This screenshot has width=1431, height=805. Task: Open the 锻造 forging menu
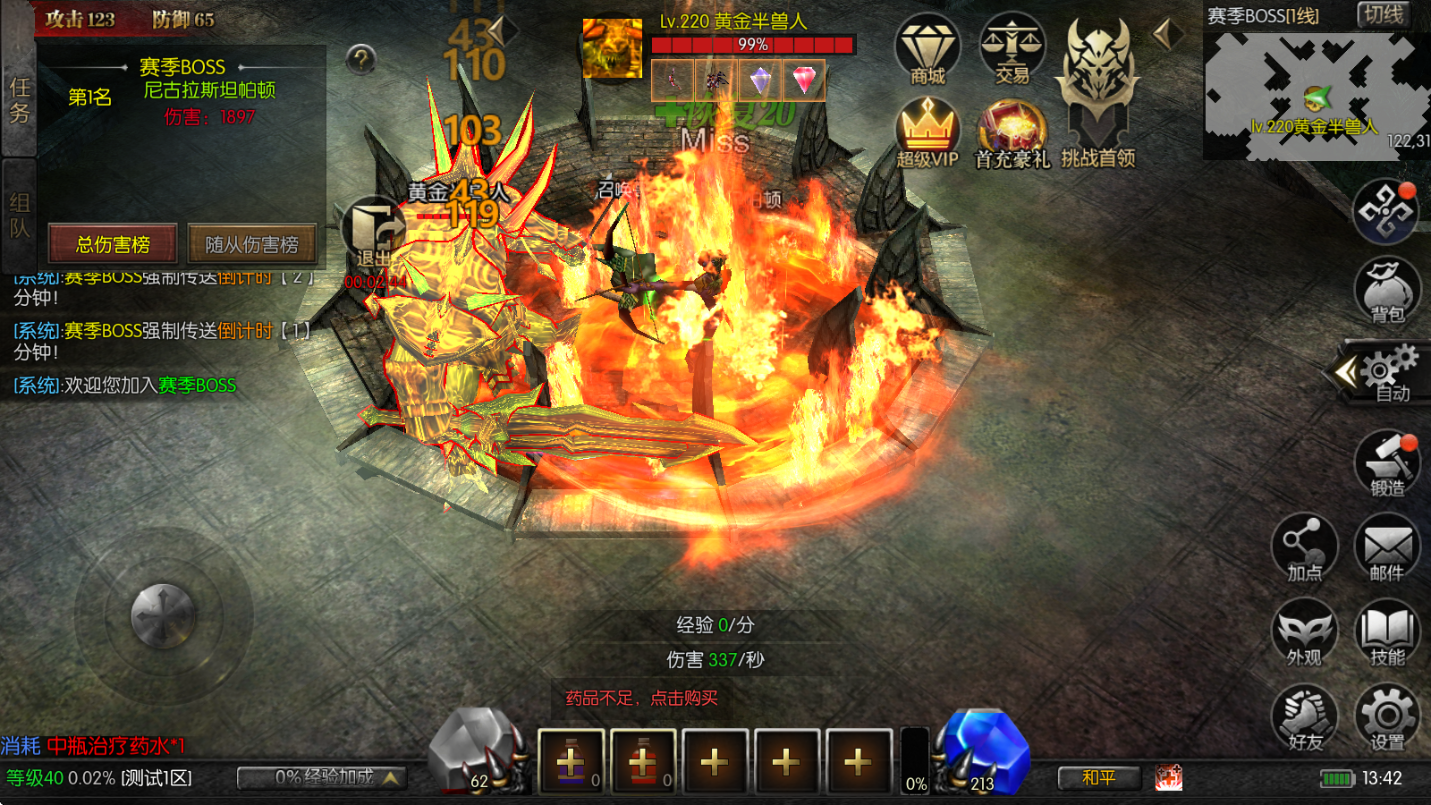1387,462
